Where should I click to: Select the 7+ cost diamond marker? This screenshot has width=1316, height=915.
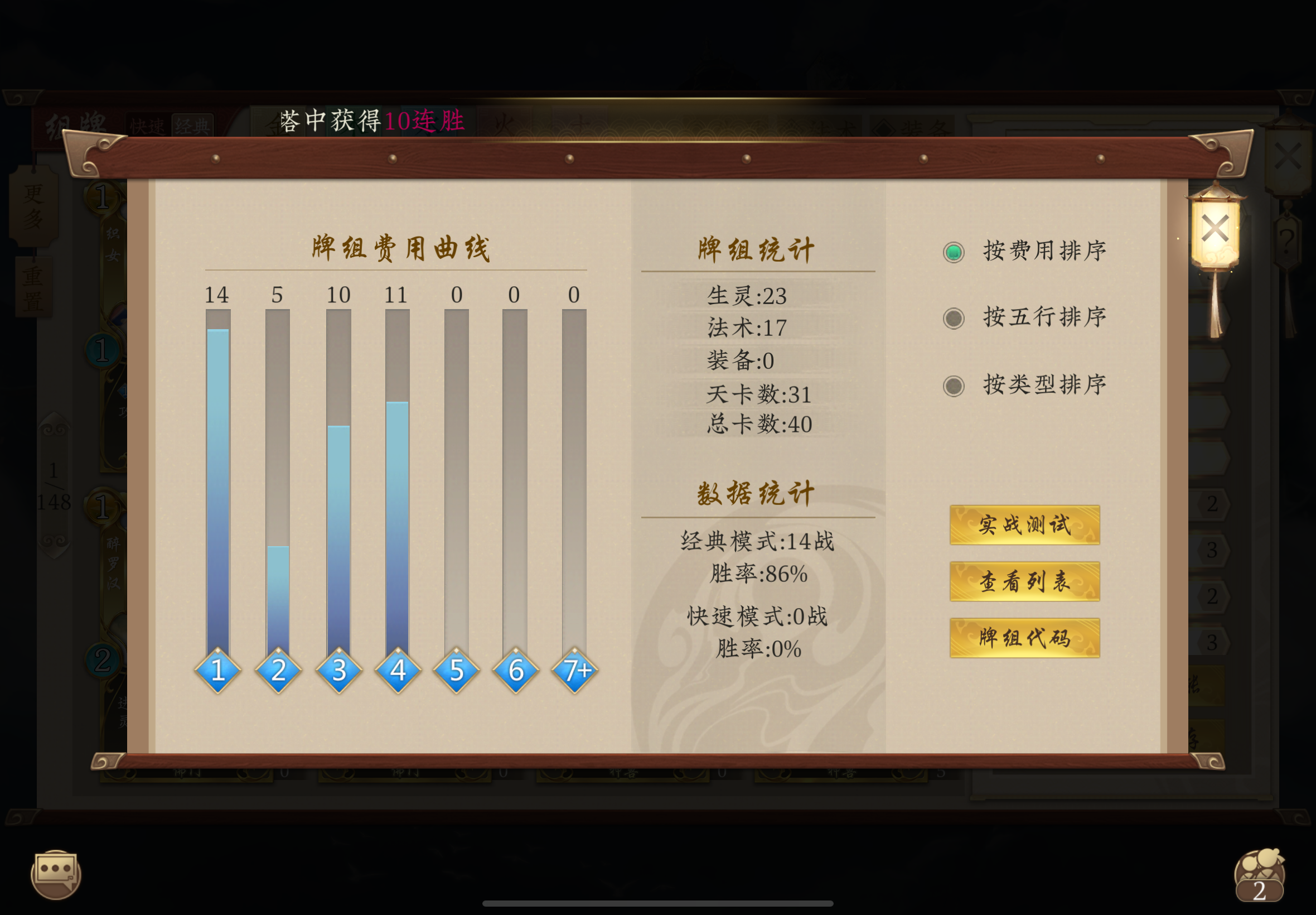click(575, 670)
